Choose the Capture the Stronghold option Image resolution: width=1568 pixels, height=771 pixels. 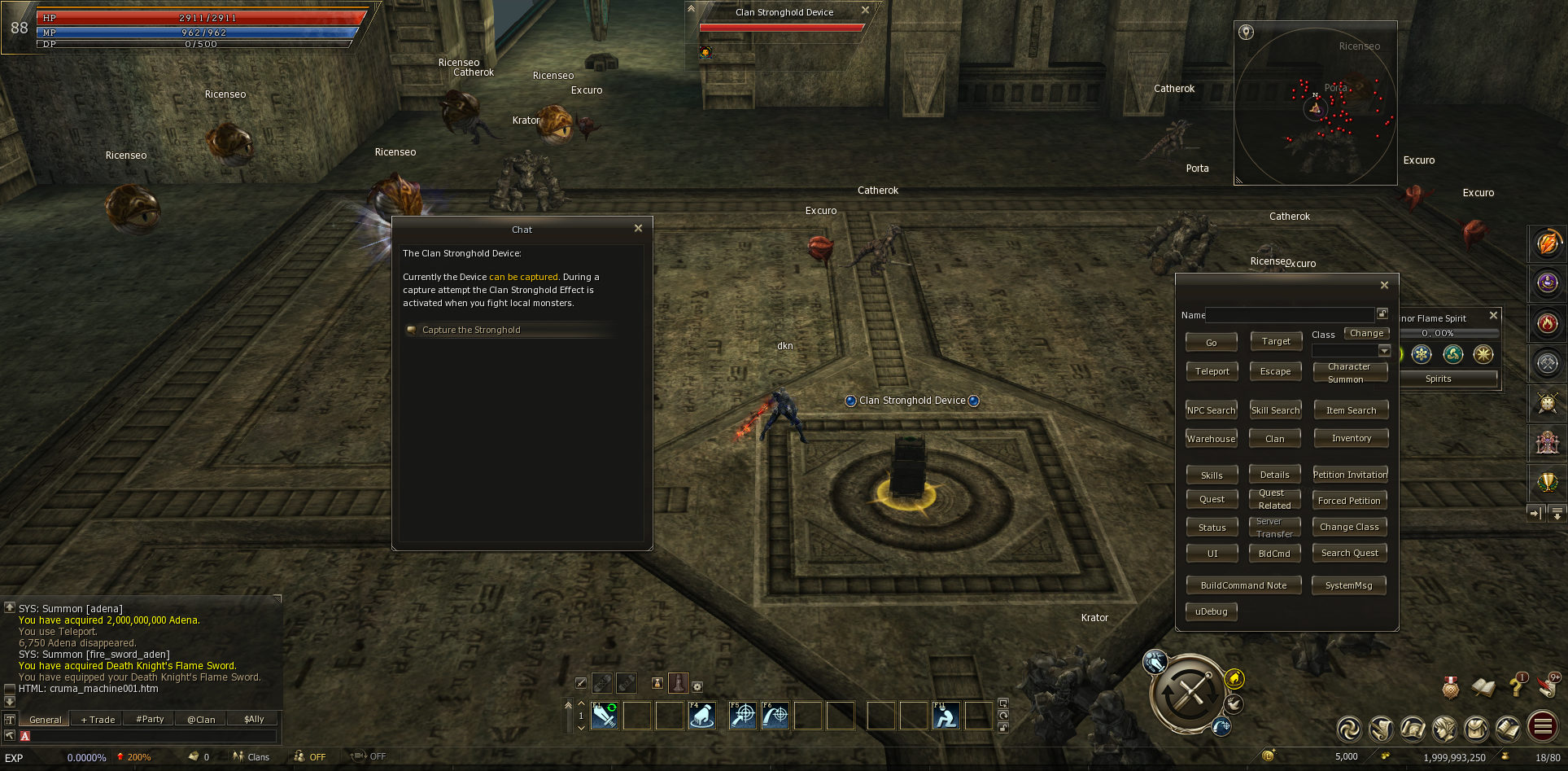pyautogui.click(x=471, y=330)
